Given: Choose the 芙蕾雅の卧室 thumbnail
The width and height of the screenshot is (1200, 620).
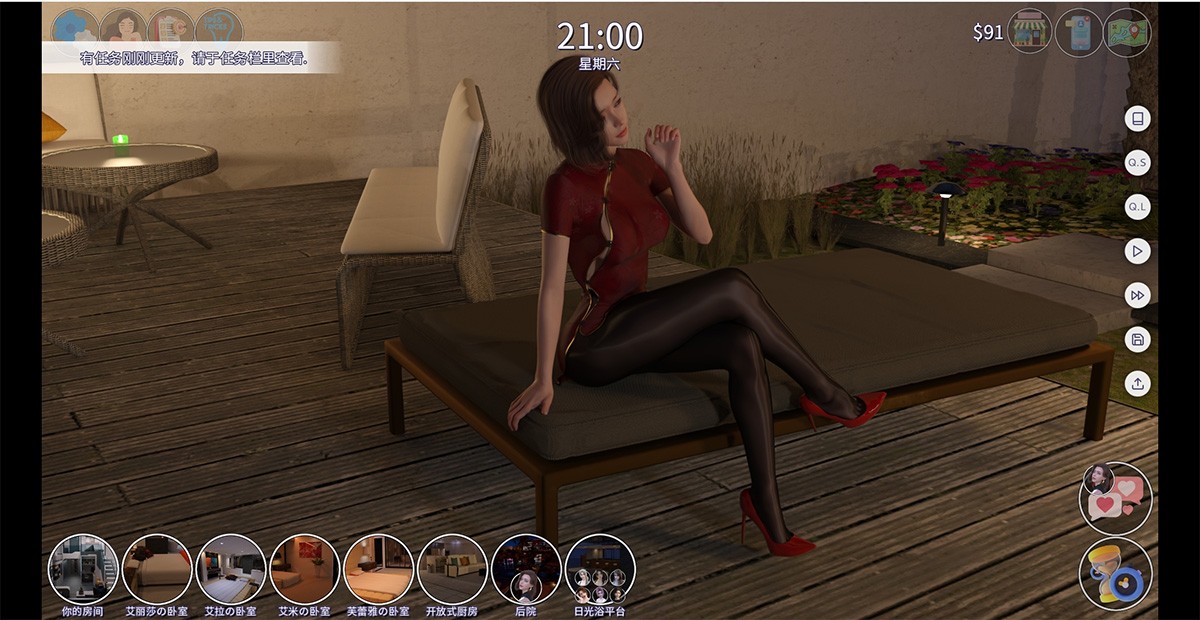Looking at the screenshot, I should click(378, 568).
